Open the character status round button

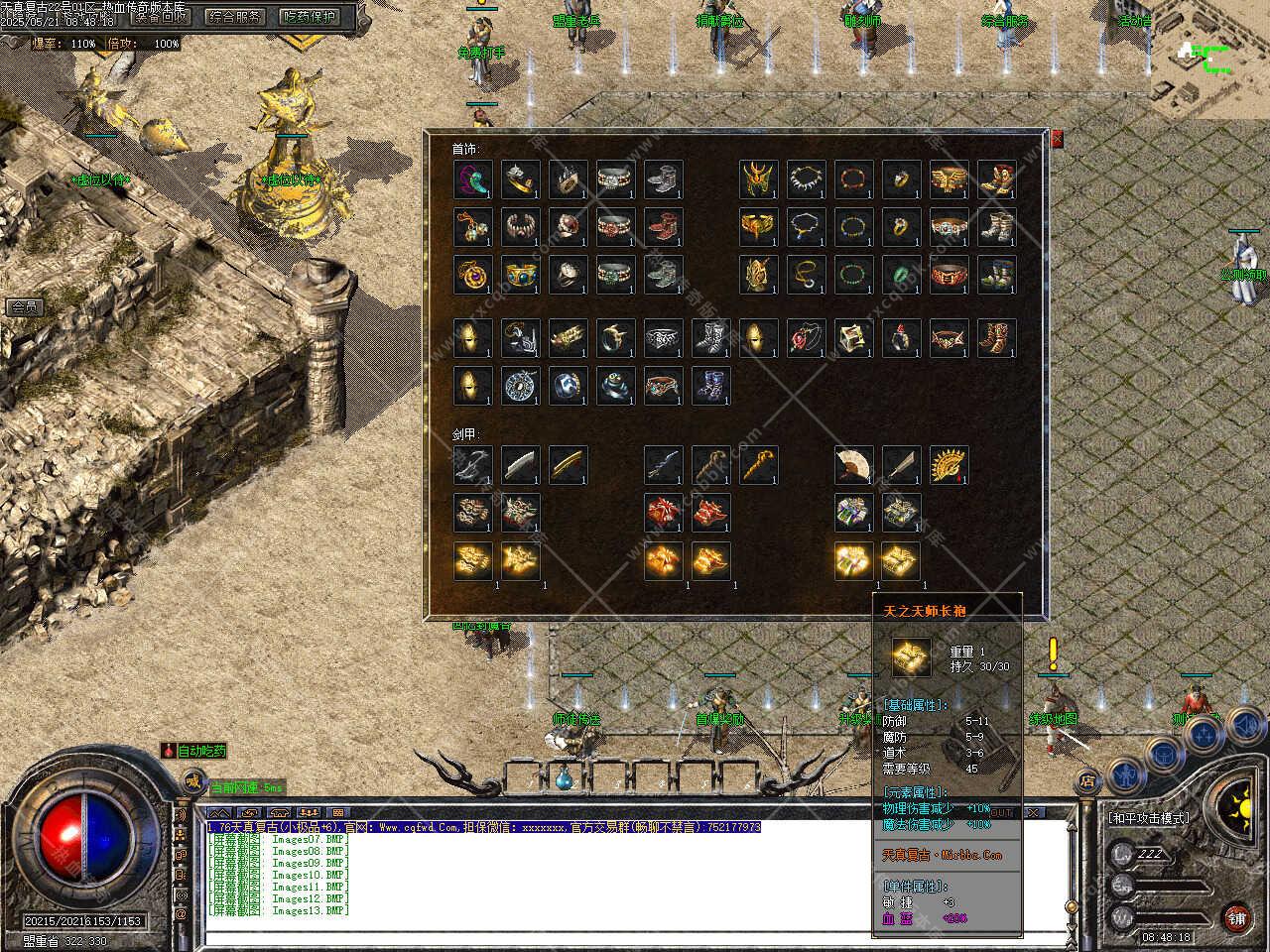pos(1124,773)
